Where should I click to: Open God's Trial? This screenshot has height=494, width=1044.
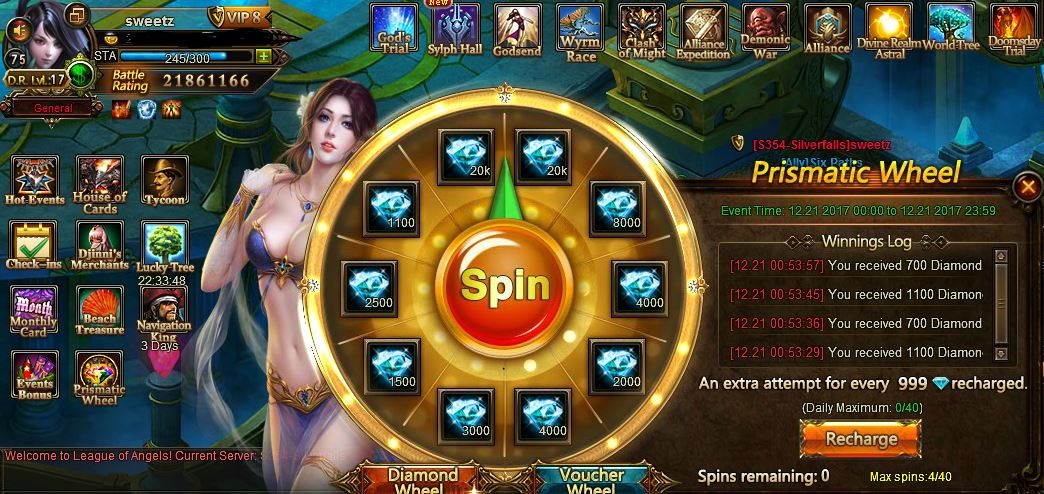394,28
